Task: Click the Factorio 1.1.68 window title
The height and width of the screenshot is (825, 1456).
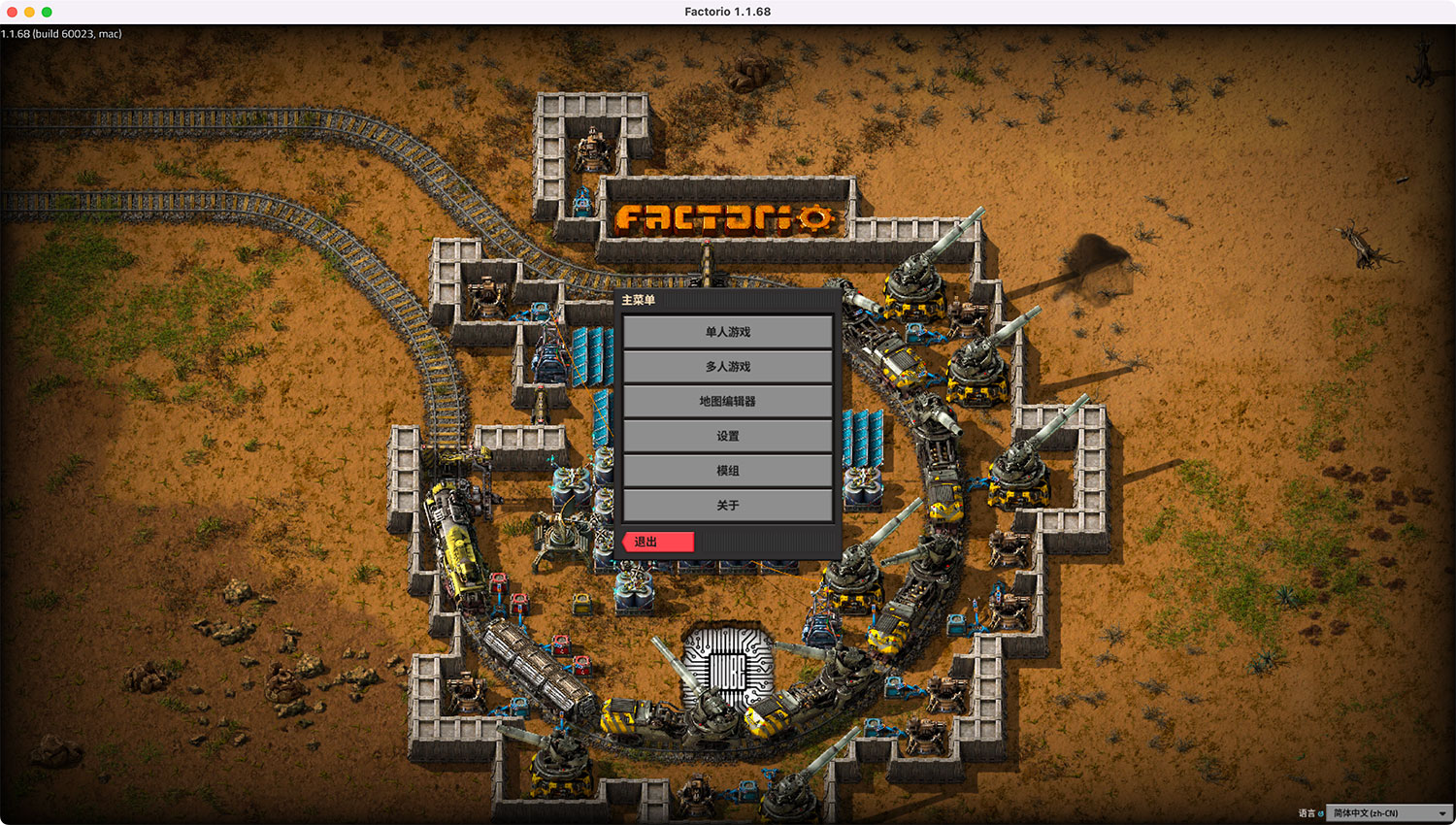Action: click(x=727, y=12)
